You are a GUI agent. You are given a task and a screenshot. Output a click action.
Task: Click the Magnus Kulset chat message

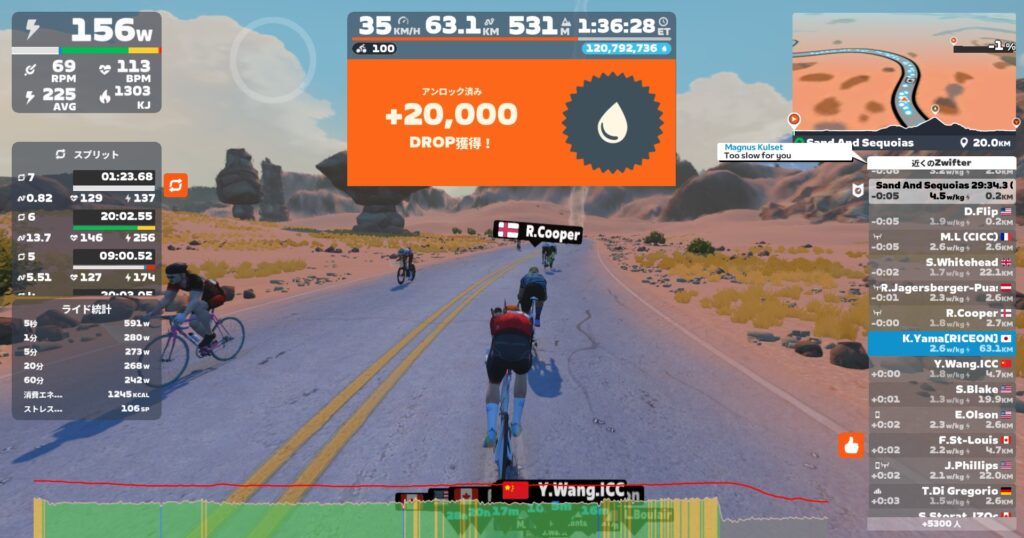[784, 151]
